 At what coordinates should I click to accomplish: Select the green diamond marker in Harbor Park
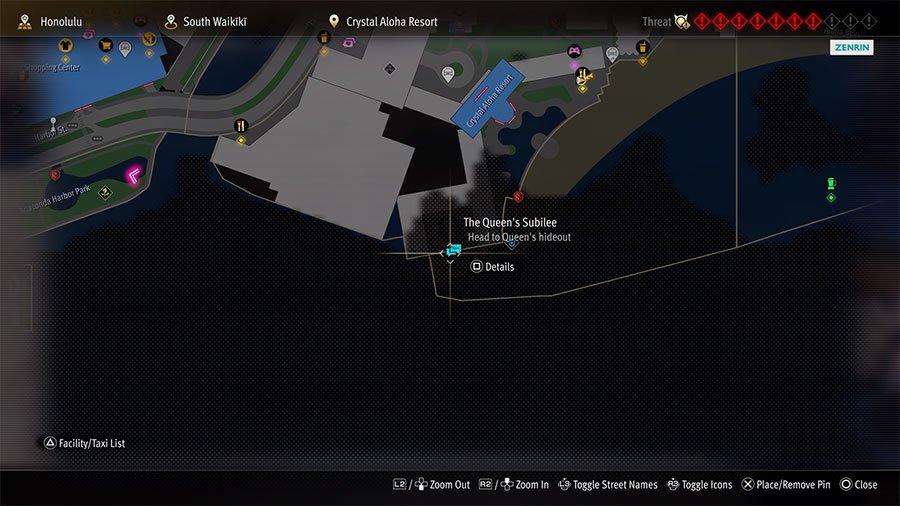click(x=104, y=193)
